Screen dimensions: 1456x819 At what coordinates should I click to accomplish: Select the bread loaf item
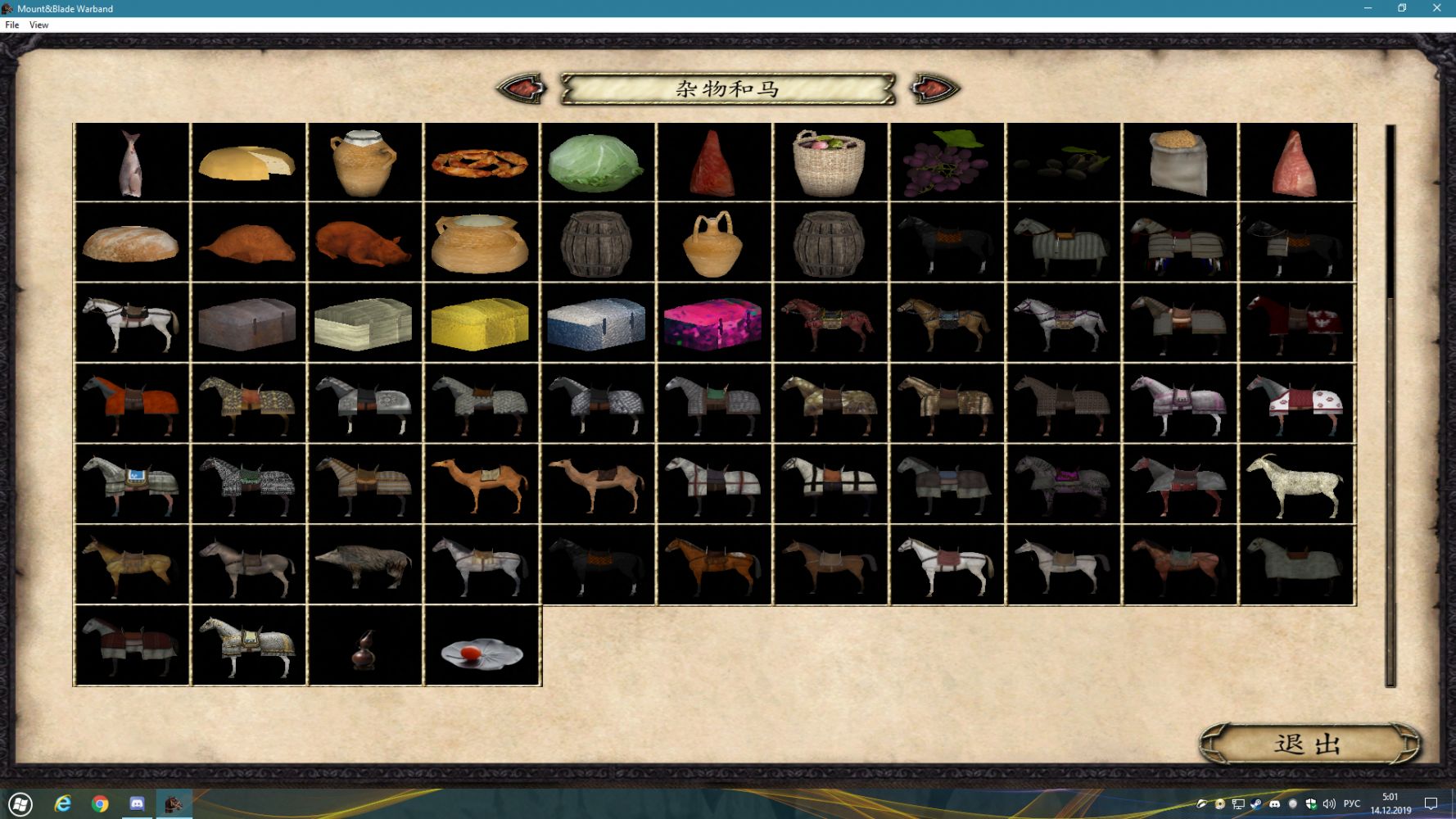[131, 242]
